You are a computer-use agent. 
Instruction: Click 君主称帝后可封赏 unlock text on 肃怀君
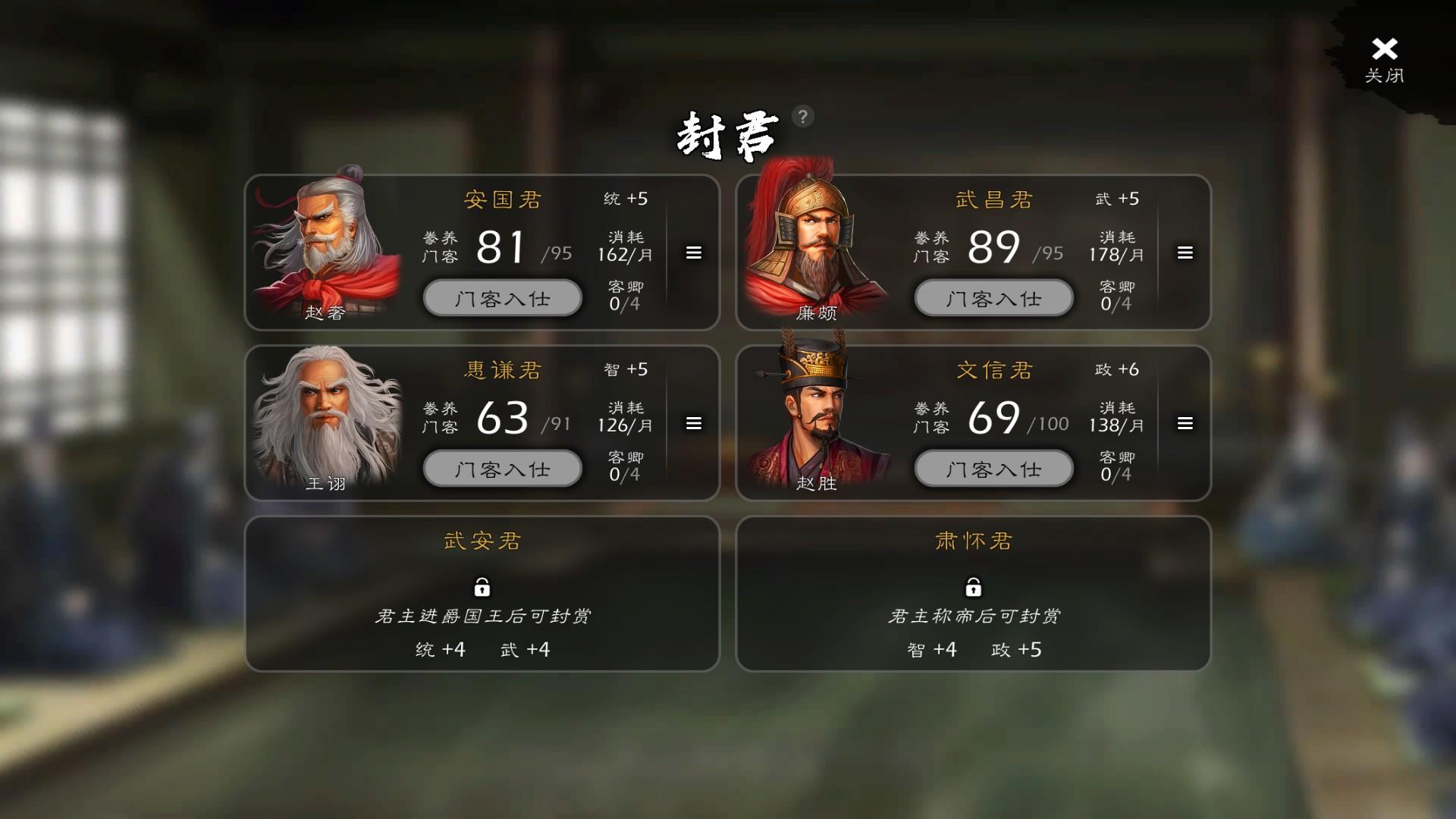click(x=974, y=616)
